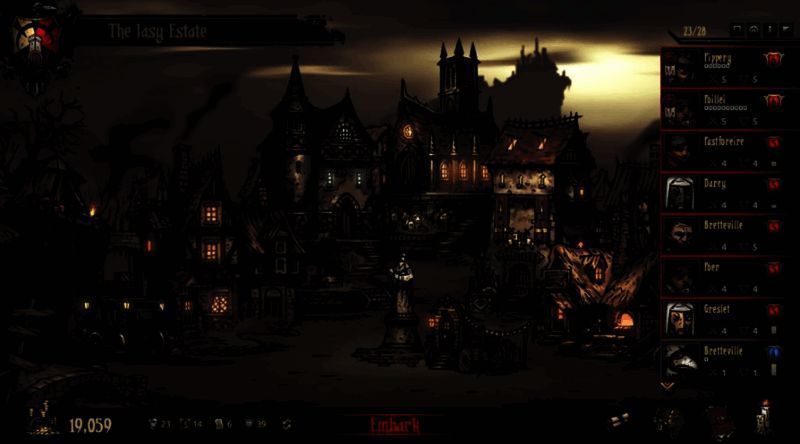The height and width of the screenshot is (444, 800).
Task: Expand roster with the down arrow
Action: tap(667, 384)
